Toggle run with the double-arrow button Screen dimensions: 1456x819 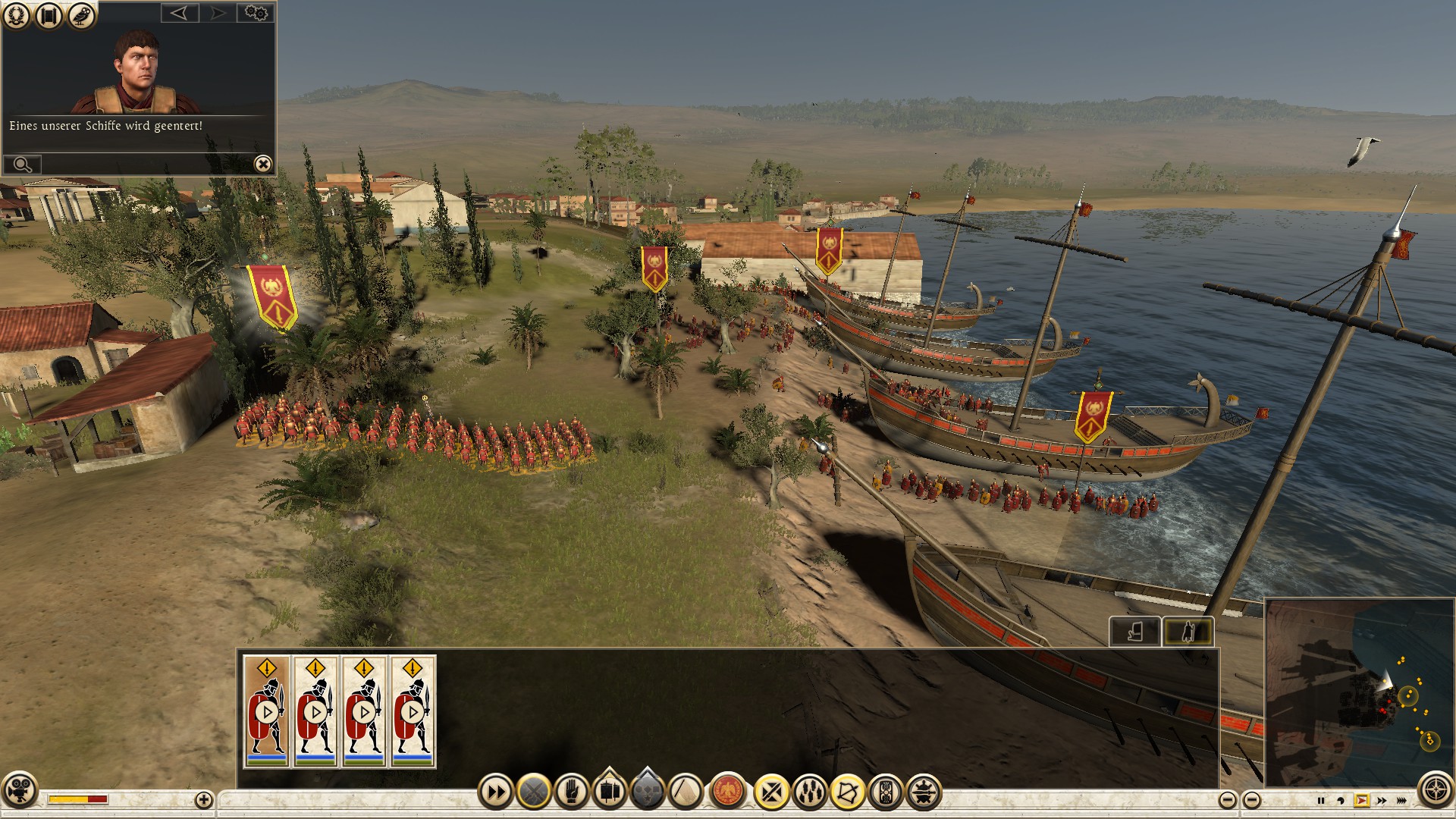496,793
